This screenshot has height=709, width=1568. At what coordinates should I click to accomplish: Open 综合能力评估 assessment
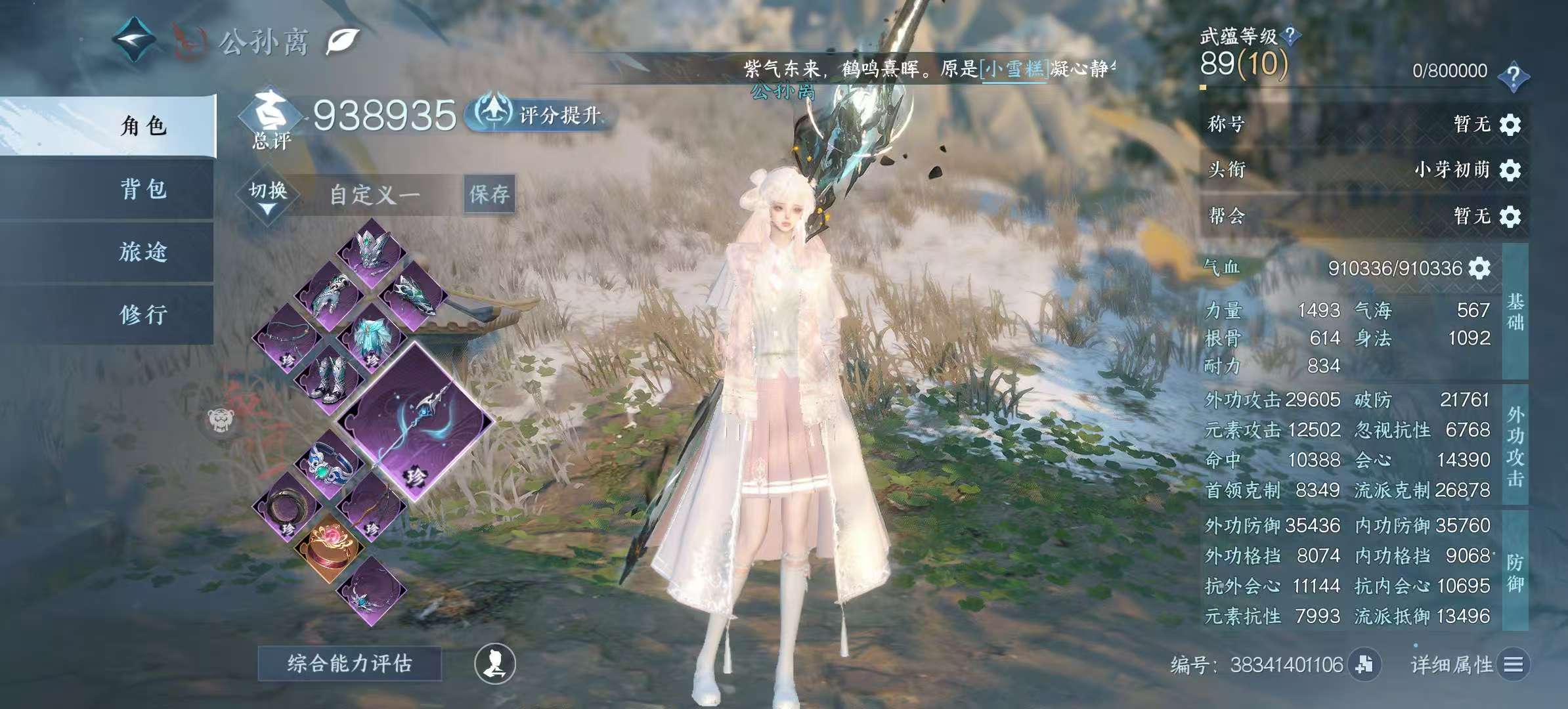coord(349,664)
